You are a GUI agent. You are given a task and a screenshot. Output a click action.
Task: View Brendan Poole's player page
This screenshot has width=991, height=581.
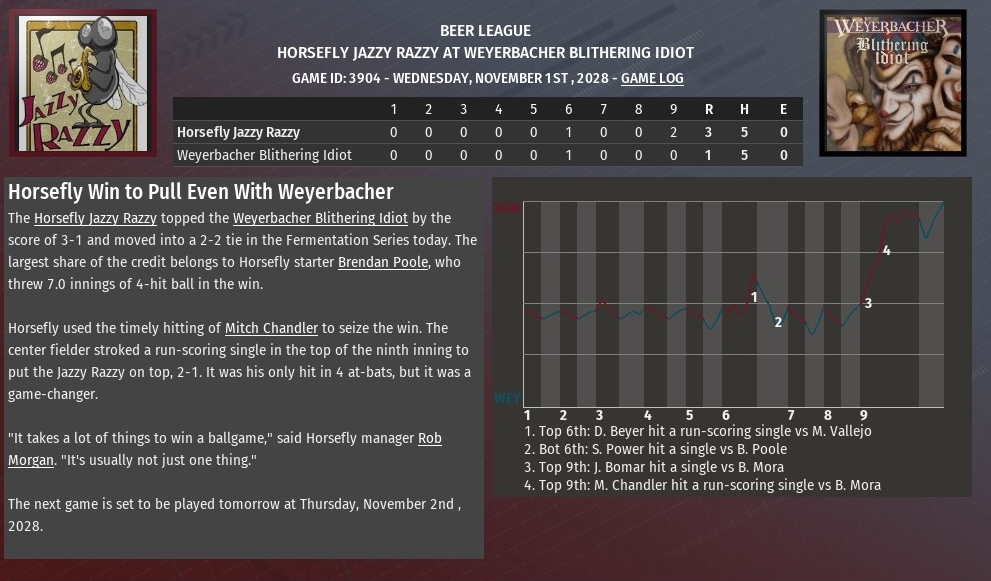(x=383, y=262)
